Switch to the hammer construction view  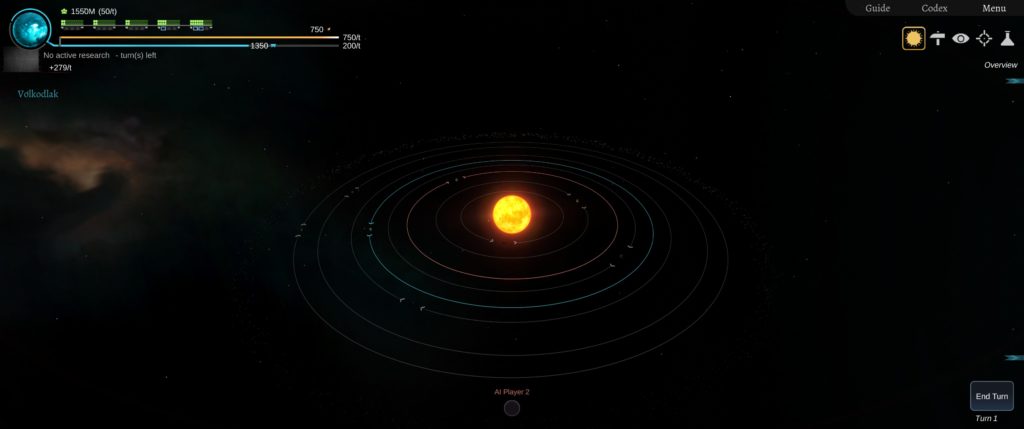tap(938, 38)
